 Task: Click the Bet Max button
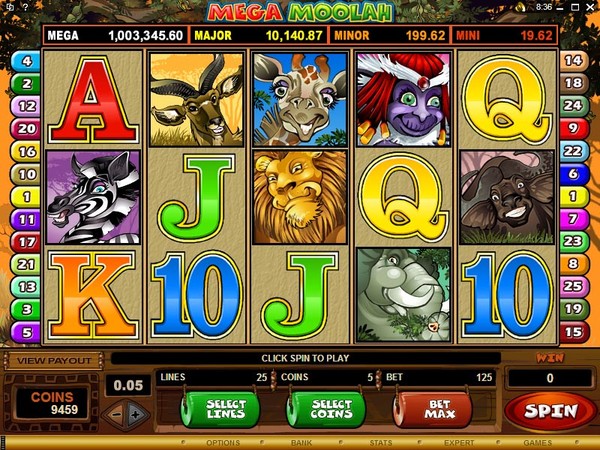[x=431, y=410]
